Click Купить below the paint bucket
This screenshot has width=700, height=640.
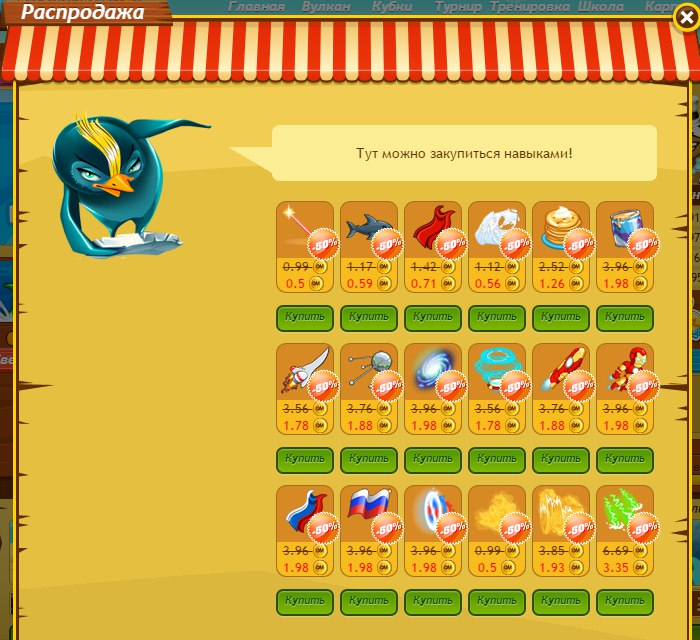click(625, 317)
